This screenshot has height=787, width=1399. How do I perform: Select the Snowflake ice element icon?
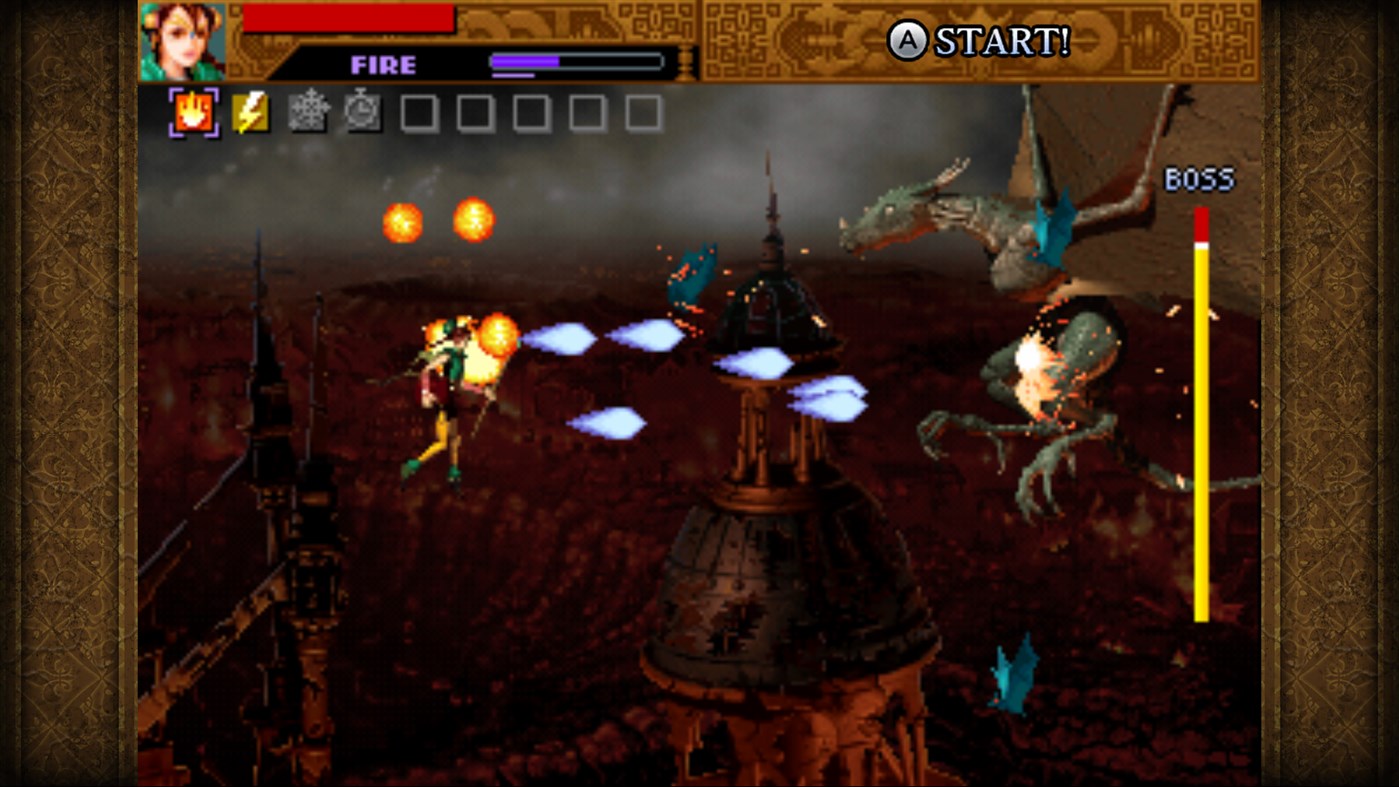307,110
